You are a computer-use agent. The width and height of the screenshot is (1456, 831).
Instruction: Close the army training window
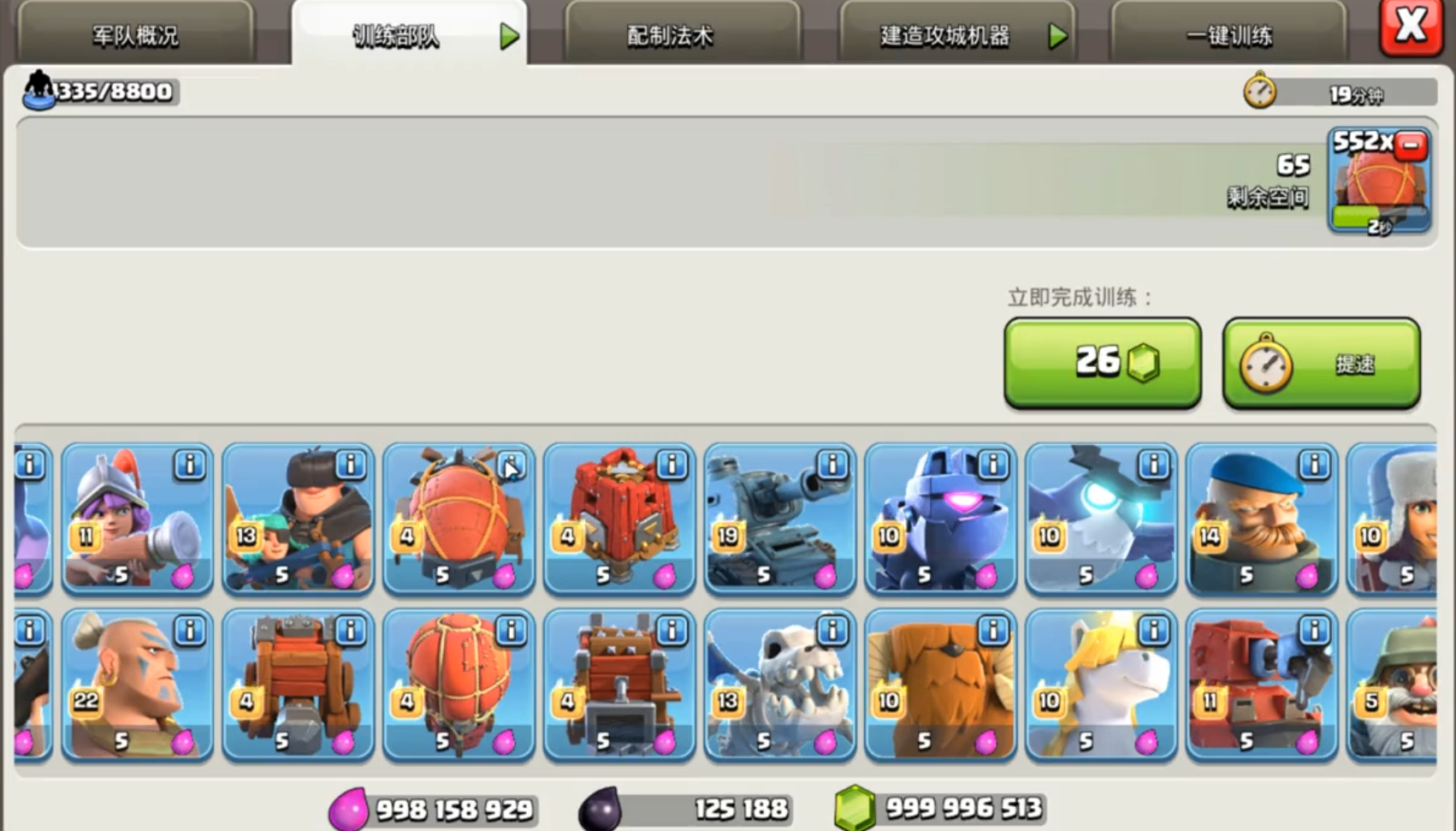click(x=1410, y=27)
